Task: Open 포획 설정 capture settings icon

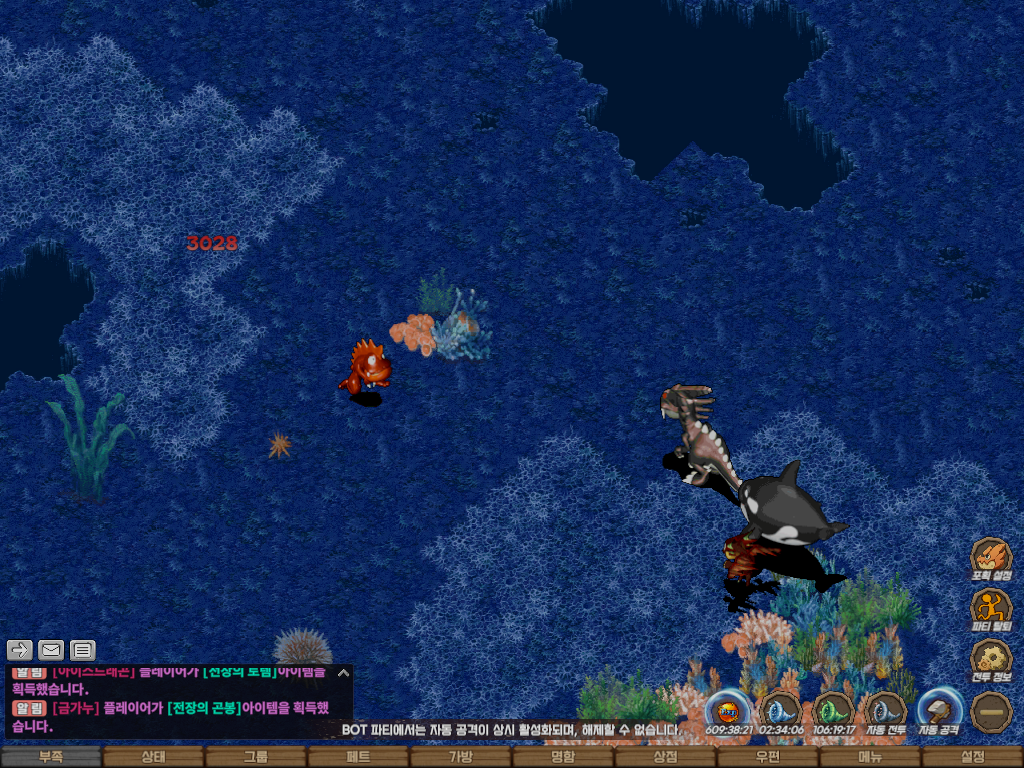Action: [x=991, y=556]
